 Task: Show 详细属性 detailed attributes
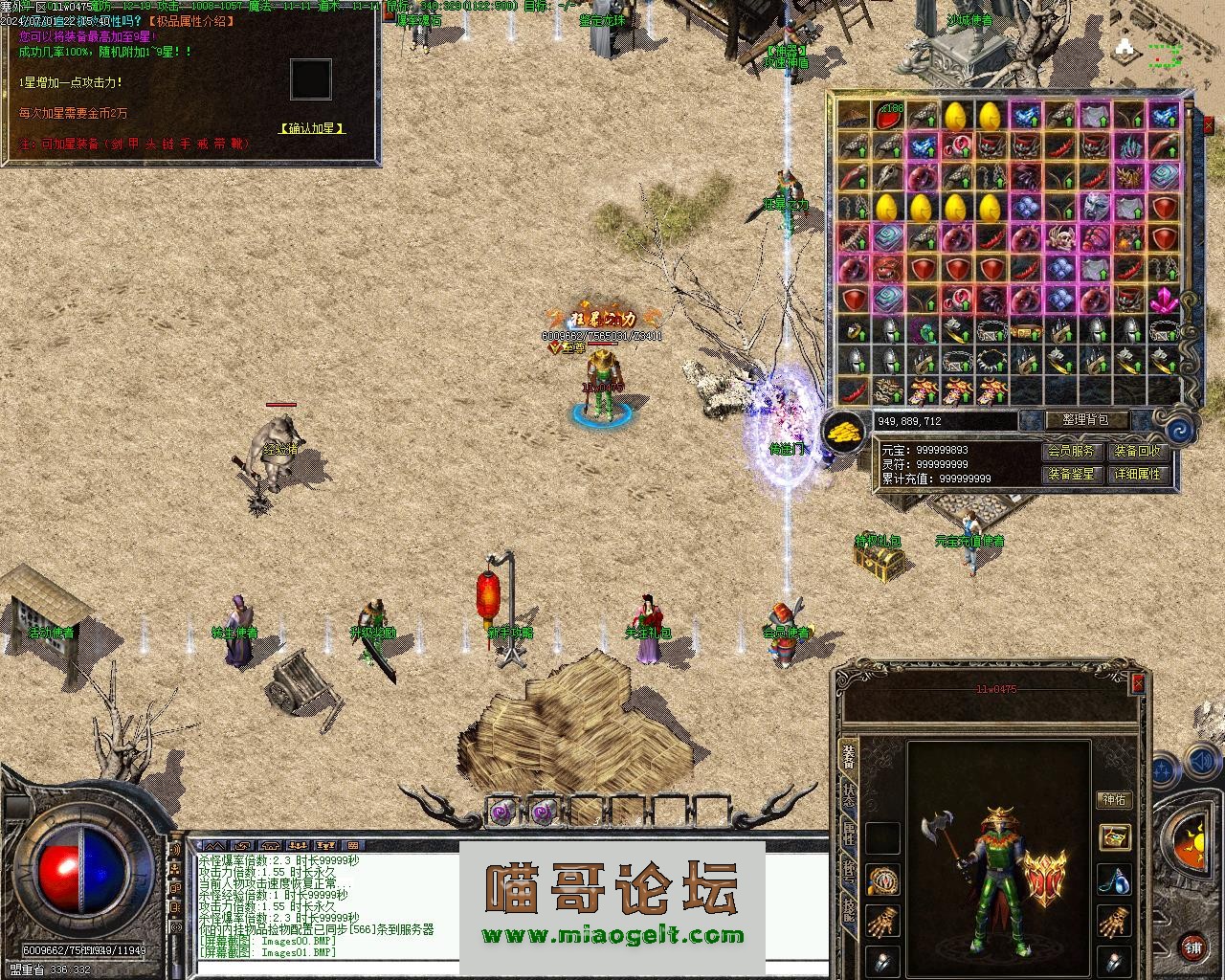(x=1138, y=474)
